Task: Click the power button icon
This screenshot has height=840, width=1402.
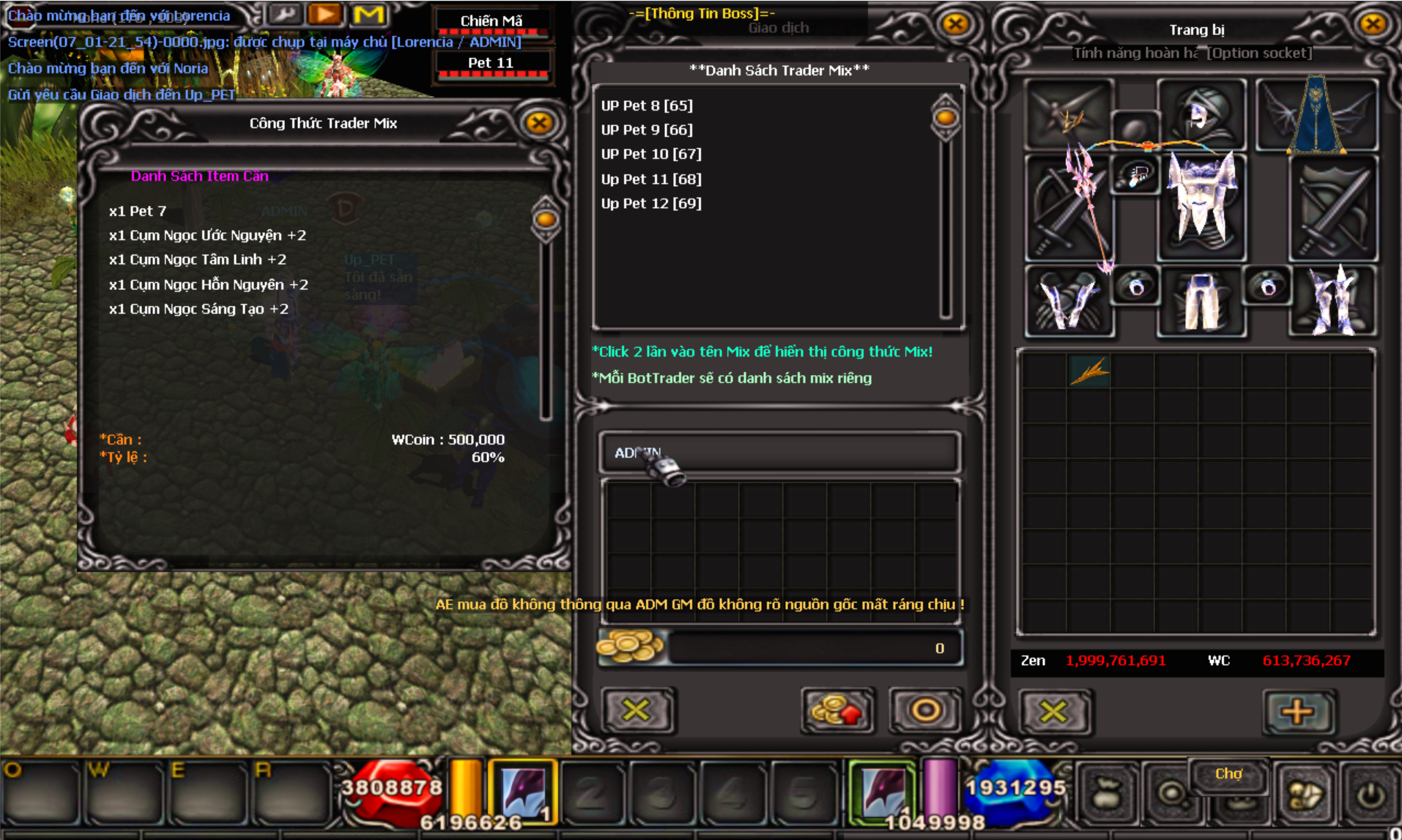Action: tap(1371, 795)
